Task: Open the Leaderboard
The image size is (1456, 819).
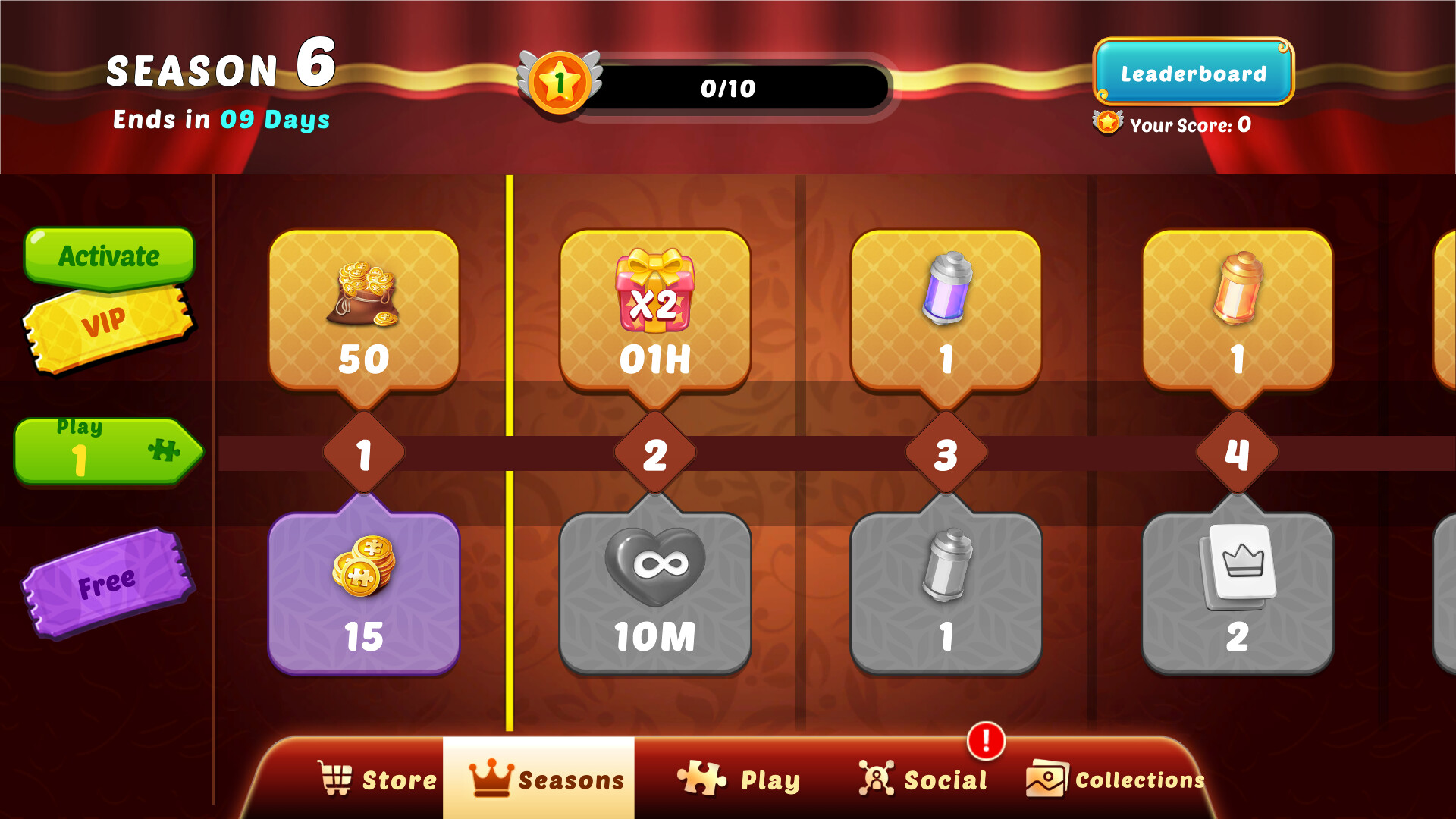Action: pos(1194,74)
